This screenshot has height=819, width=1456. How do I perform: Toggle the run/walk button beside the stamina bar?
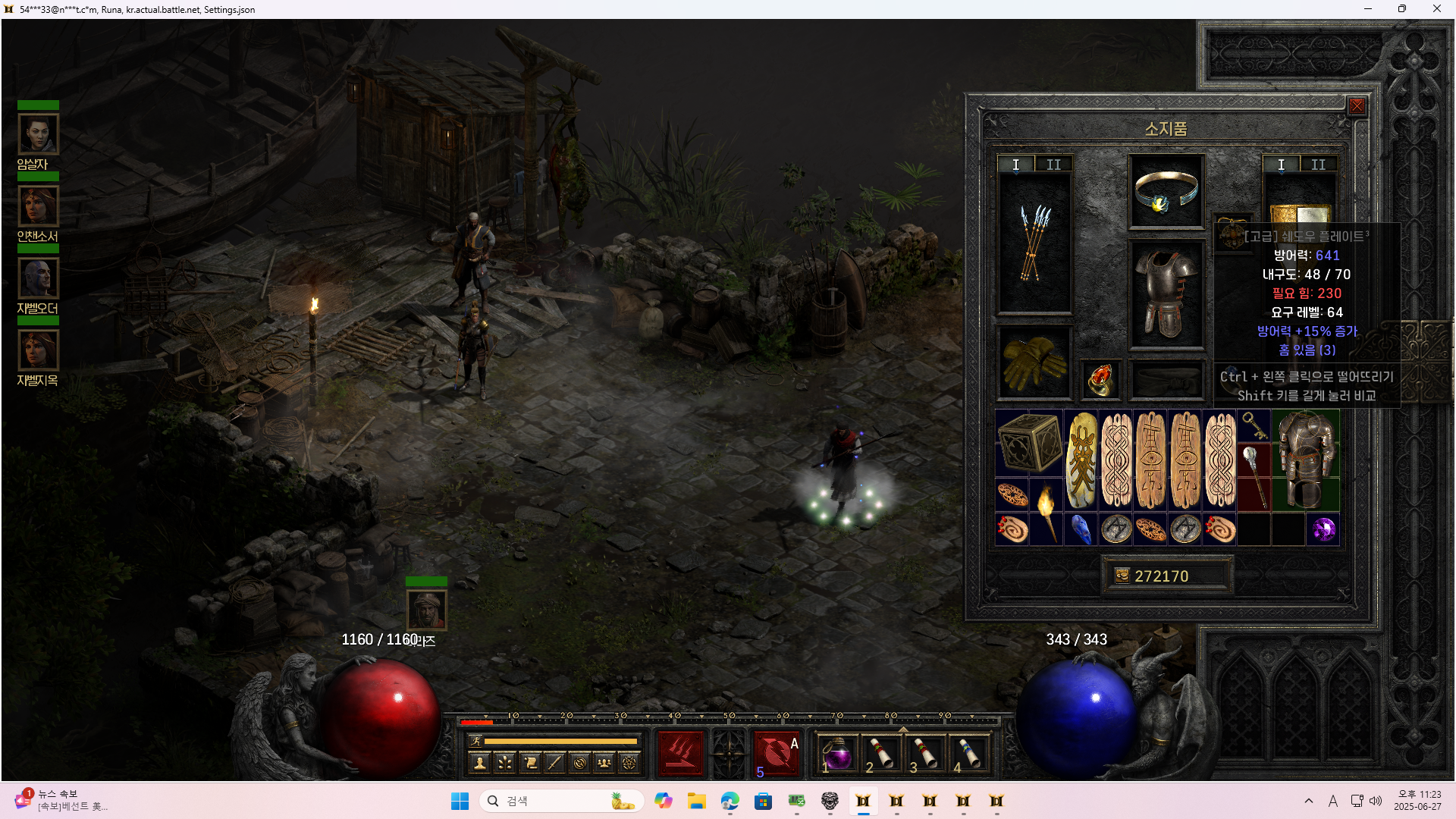[x=475, y=741]
